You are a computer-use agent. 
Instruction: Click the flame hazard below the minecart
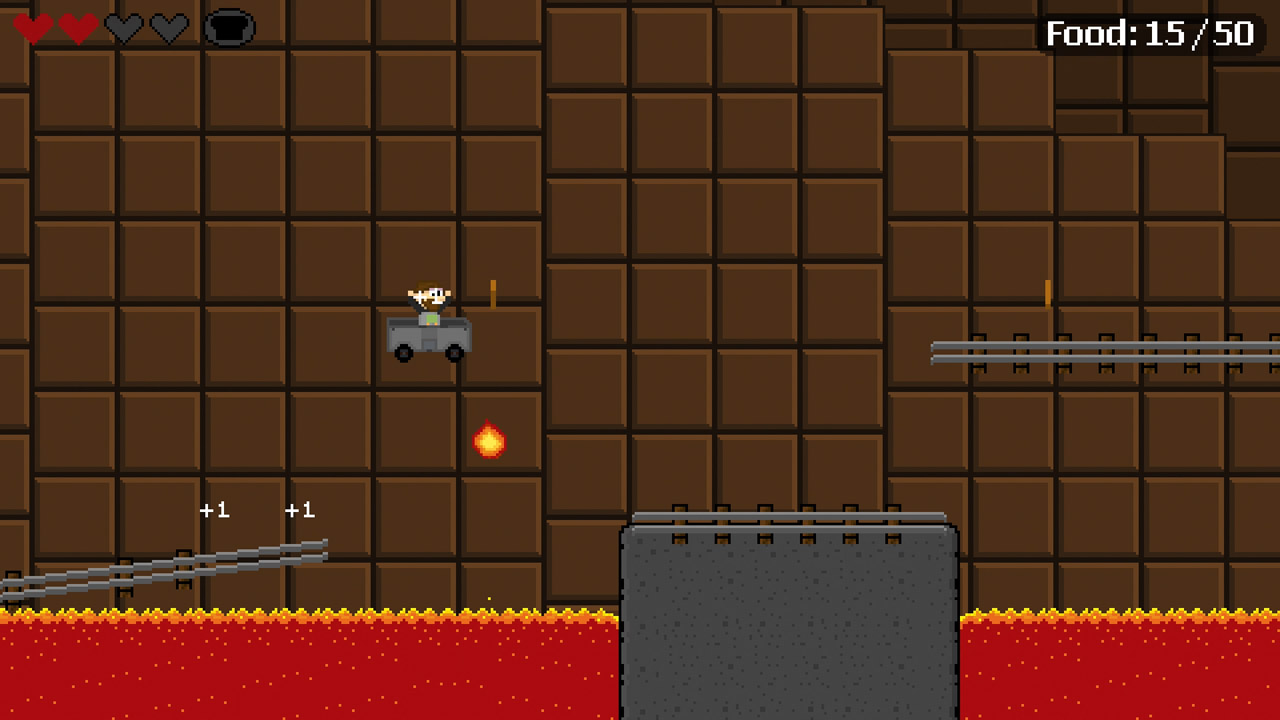489,441
